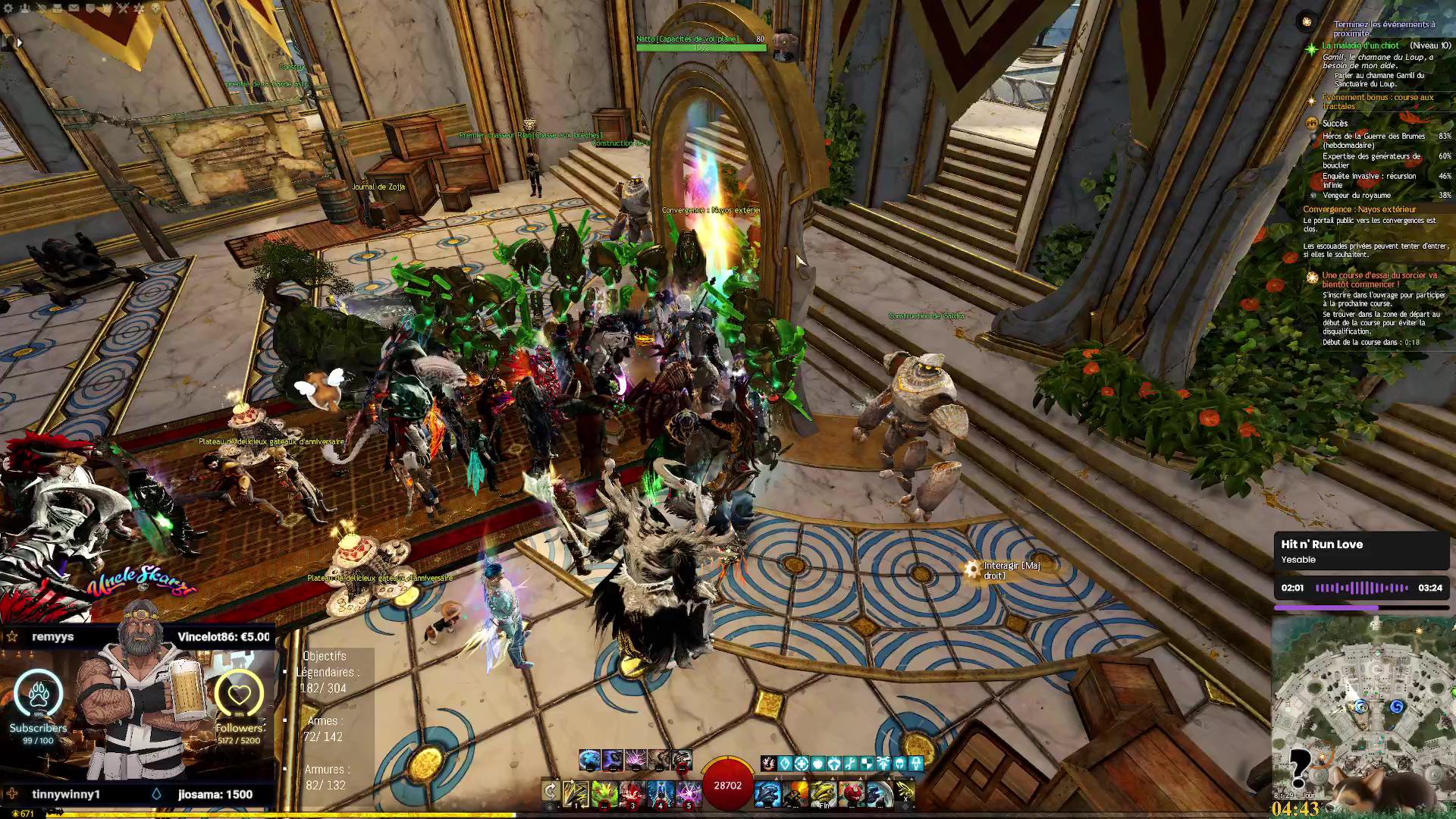Image resolution: width=1456 pixels, height=819 pixels.
Task: Use the blue fist healing skill
Action: [767, 793]
